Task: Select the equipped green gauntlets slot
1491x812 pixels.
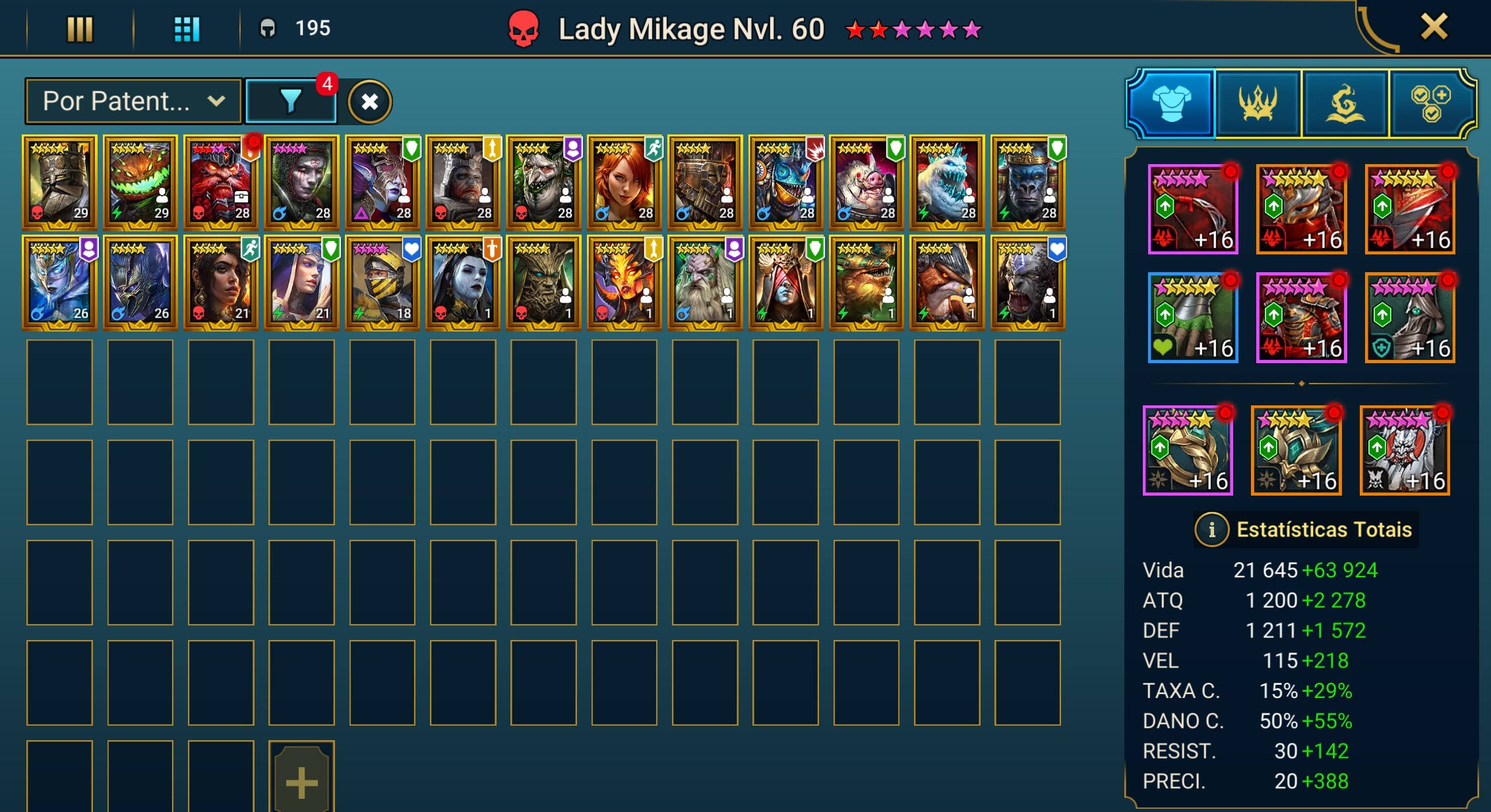Action: 1192,318
